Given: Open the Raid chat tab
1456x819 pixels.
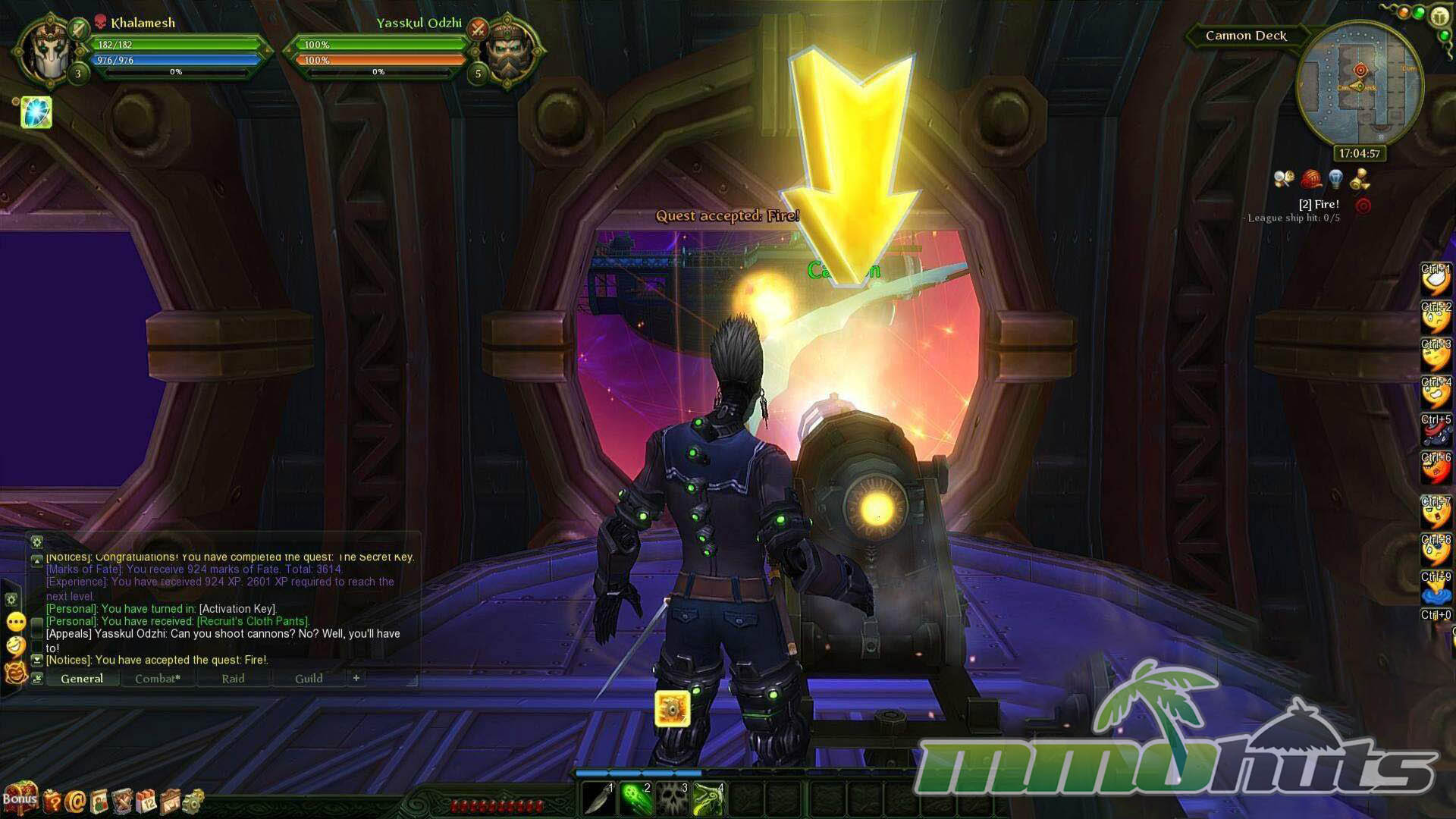Looking at the screenshot, I should (233, 679).
